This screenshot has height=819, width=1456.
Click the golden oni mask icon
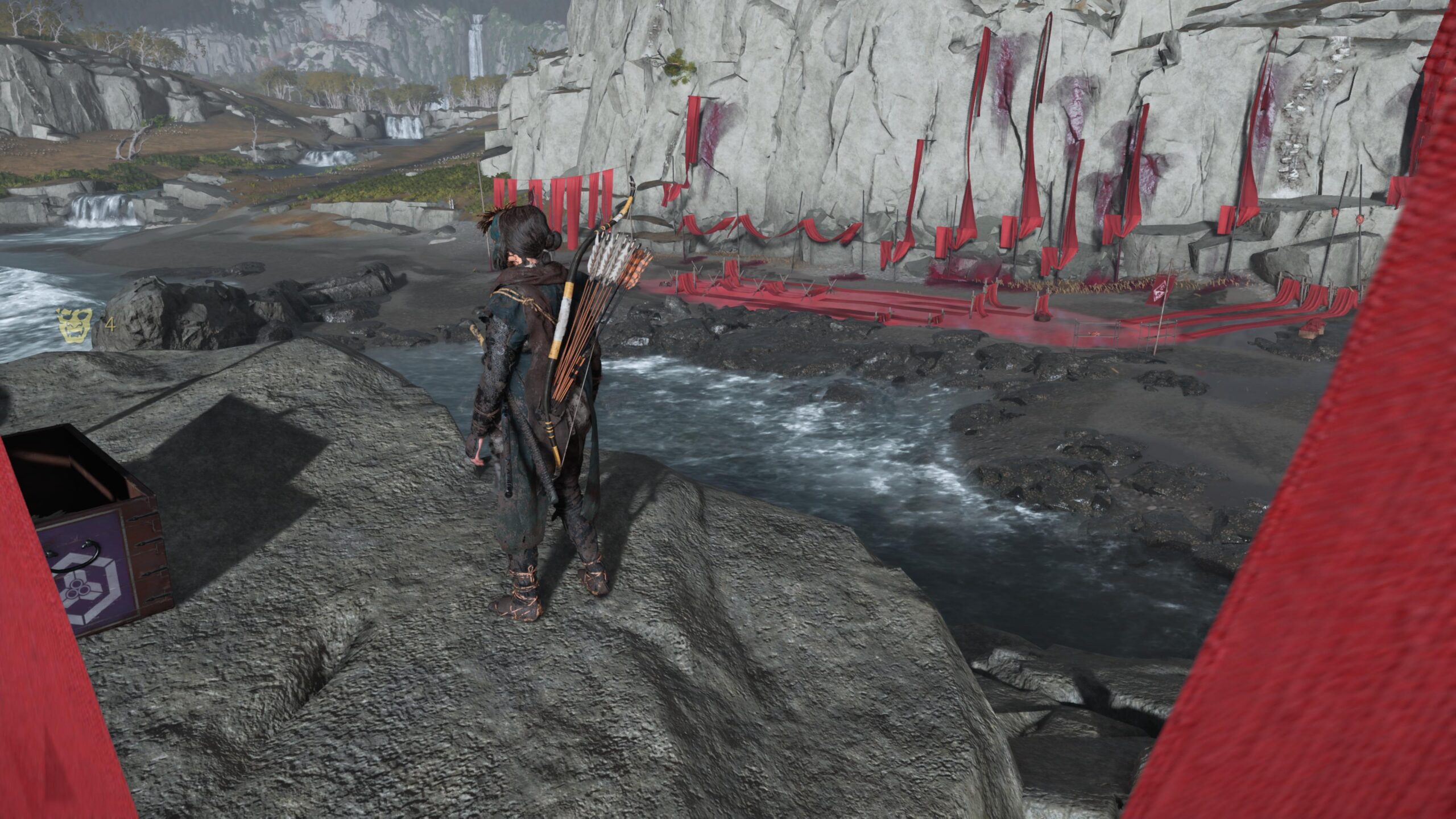click(75, 326)
